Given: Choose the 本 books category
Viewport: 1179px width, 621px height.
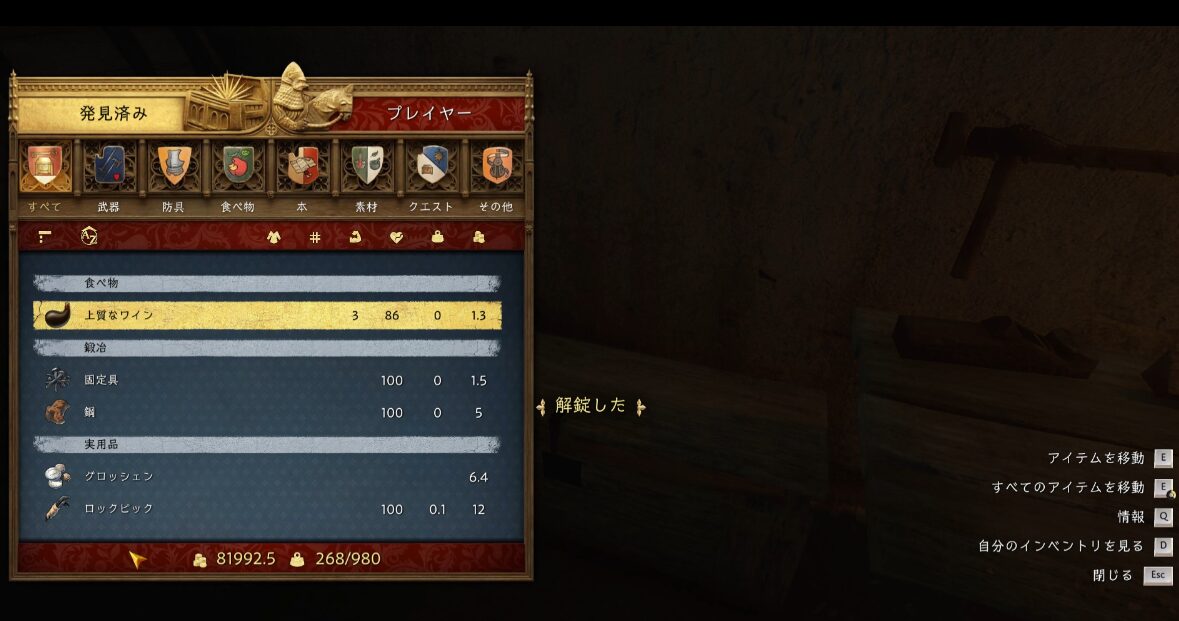Looking at the screenshot, I should click(x=302, y=167).
